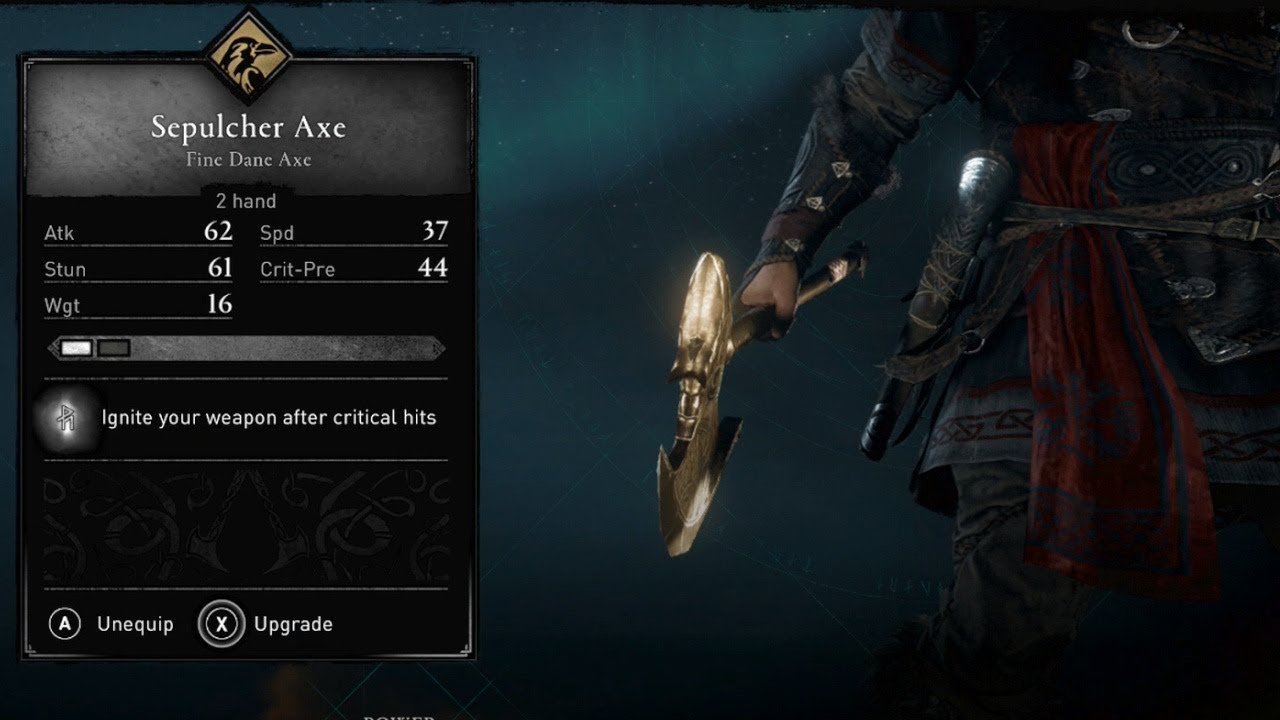1280x720 pixels.
Task: Select the glowing rune perk icon
Action: (67, 418)
